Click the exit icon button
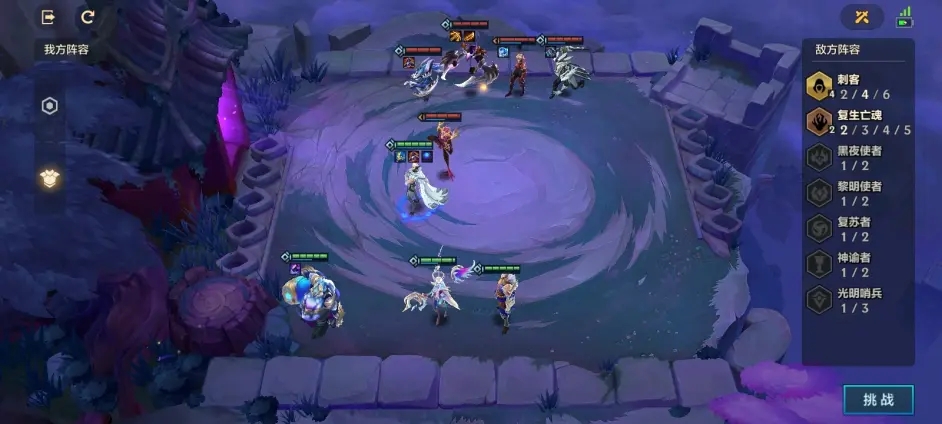Image resolution: width=942 pixels, height=424 pixels. click(x=48, y=17)
